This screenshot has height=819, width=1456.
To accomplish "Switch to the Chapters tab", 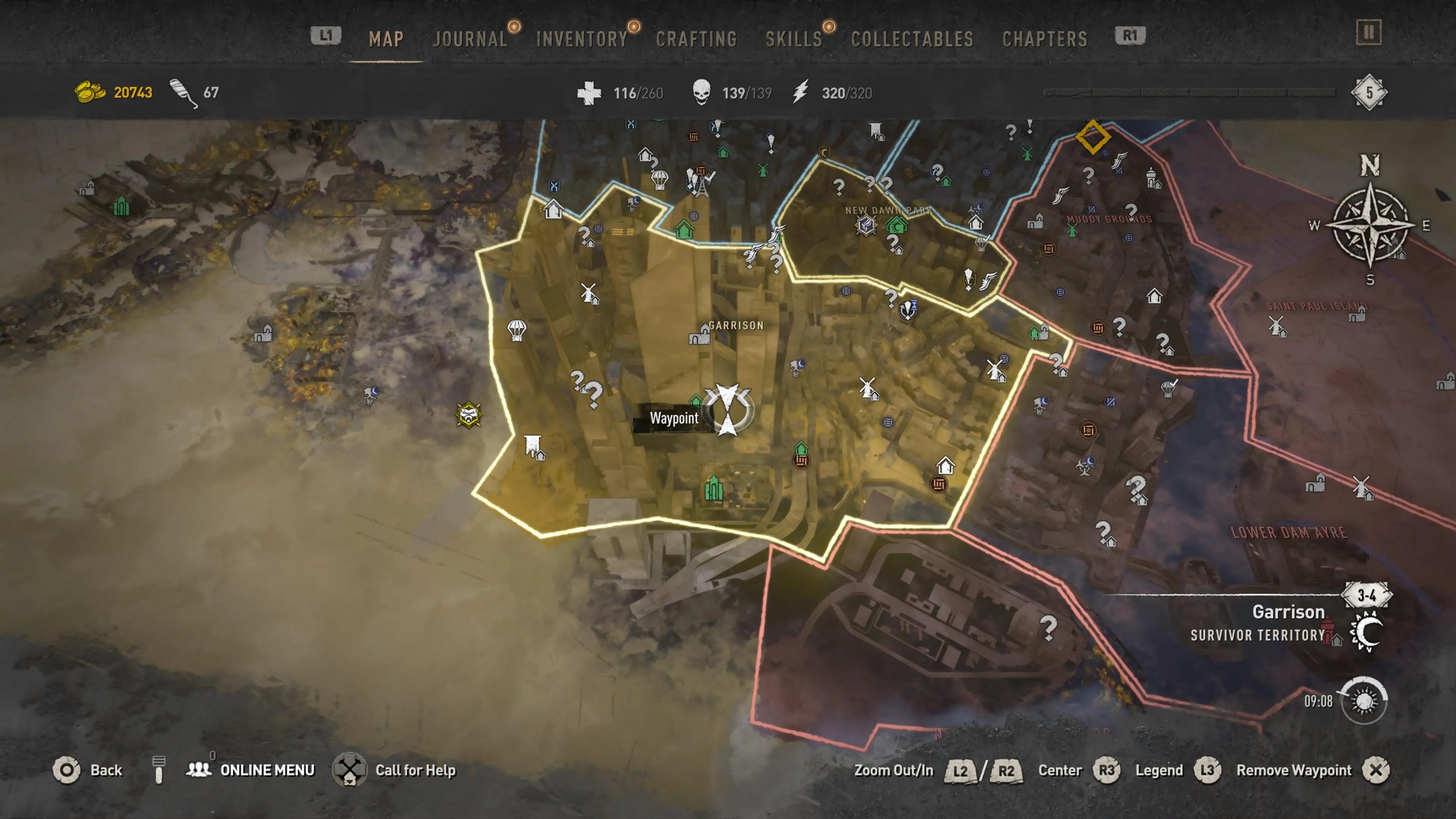I will pos(1045,39).
